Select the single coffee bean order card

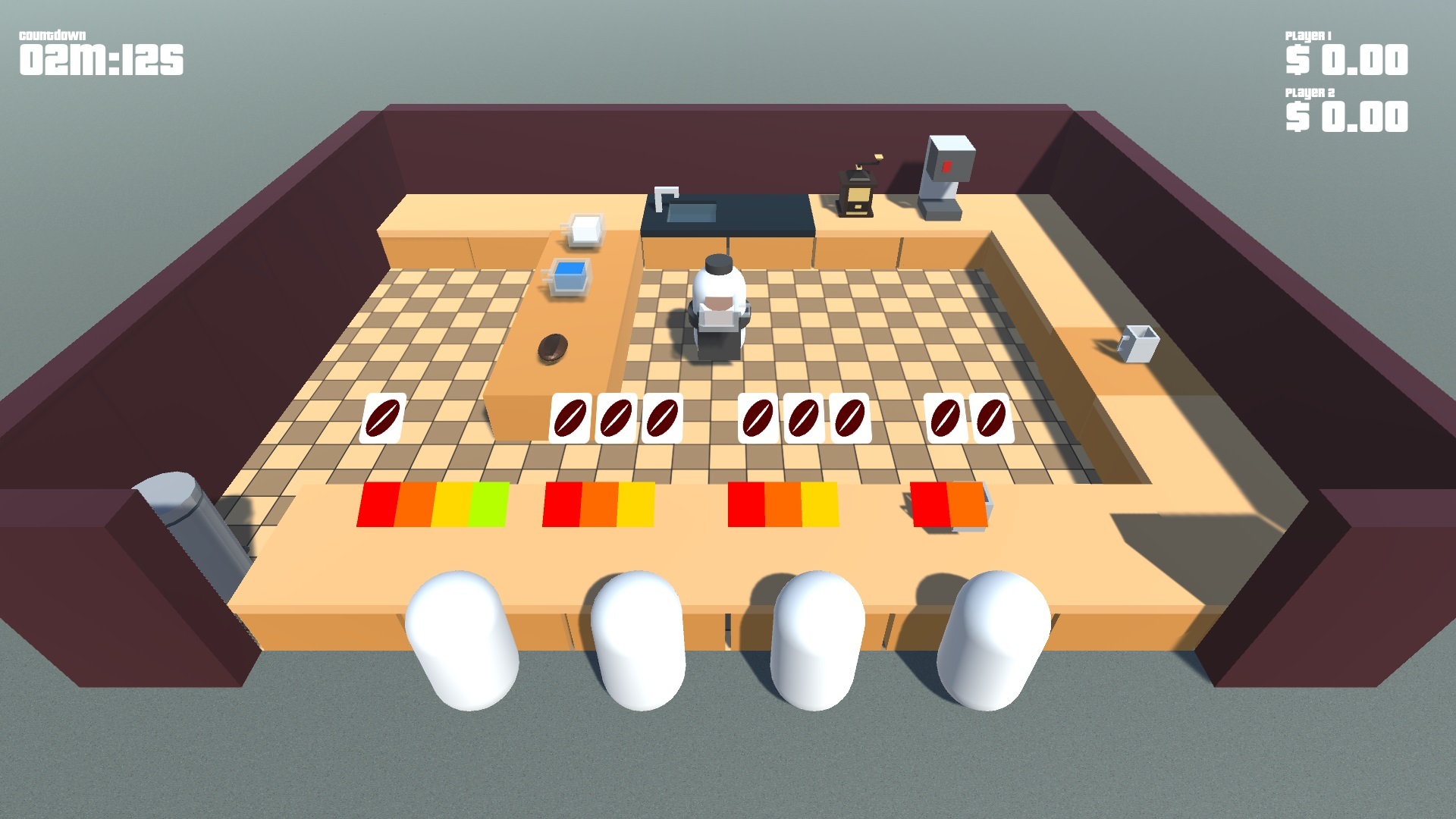tap(385, 417)
